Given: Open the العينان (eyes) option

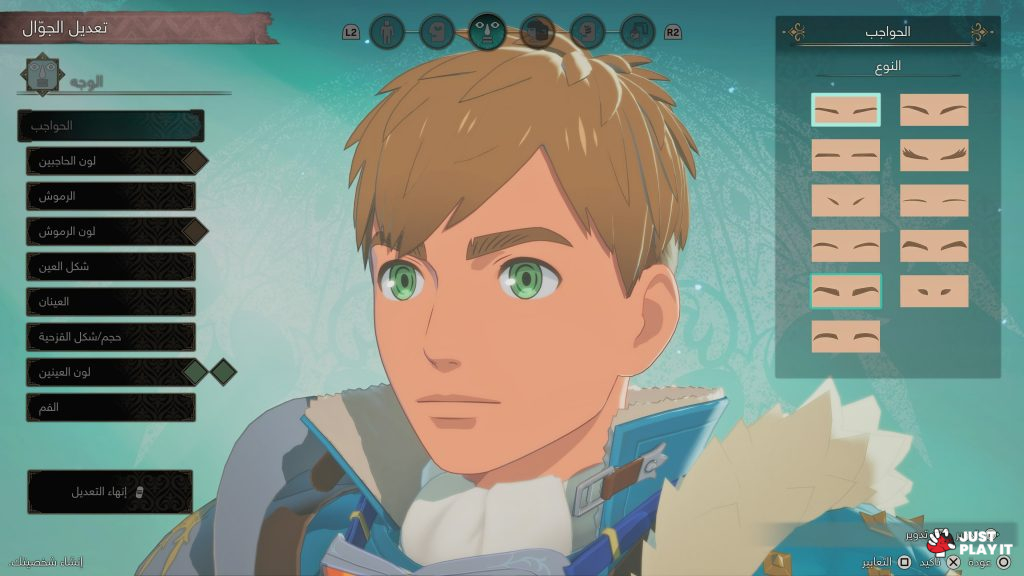Looking at the screenshot, I should (110, 301).
